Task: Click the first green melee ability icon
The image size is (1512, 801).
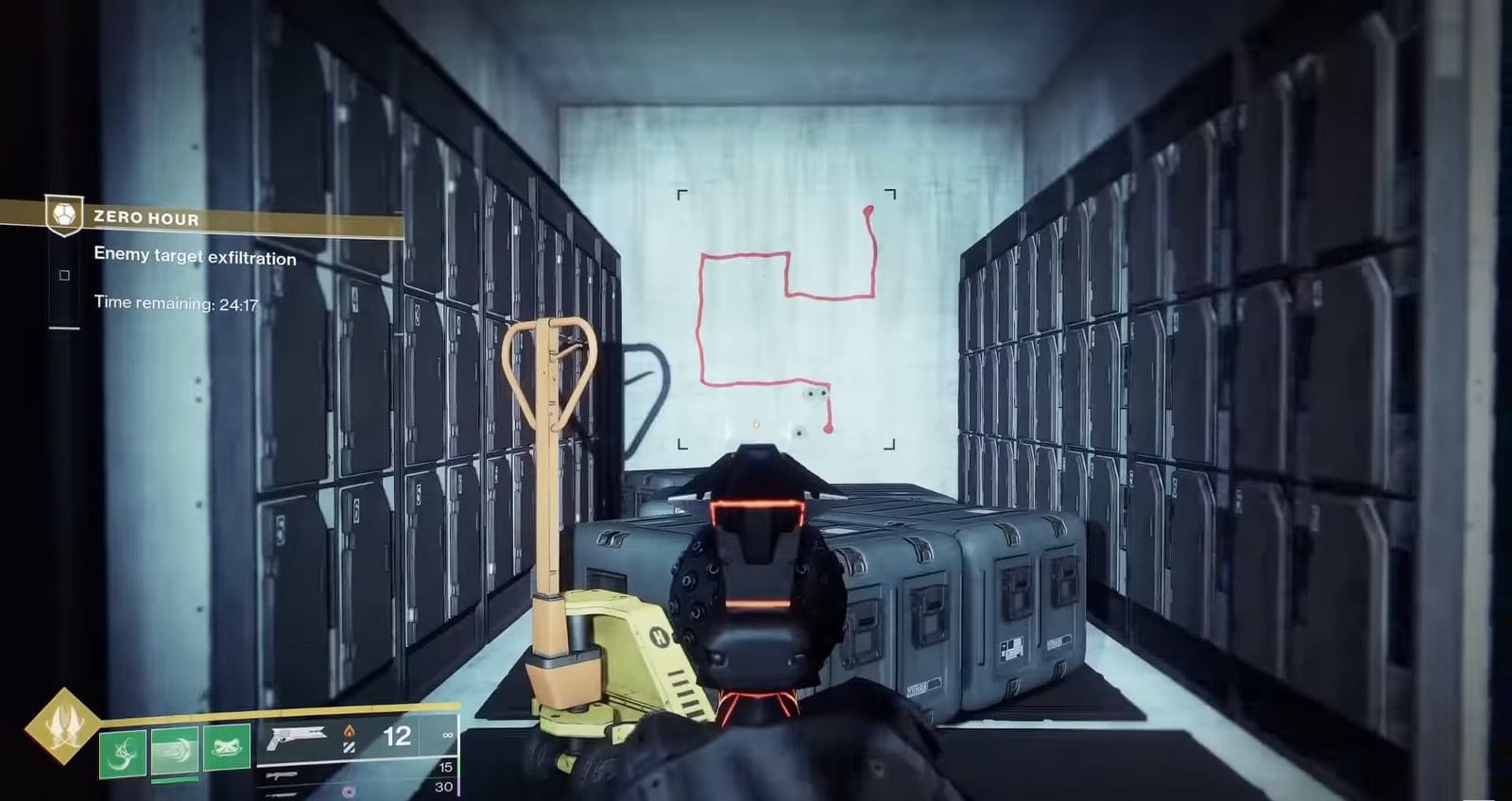Action: (x=121, y=753)
